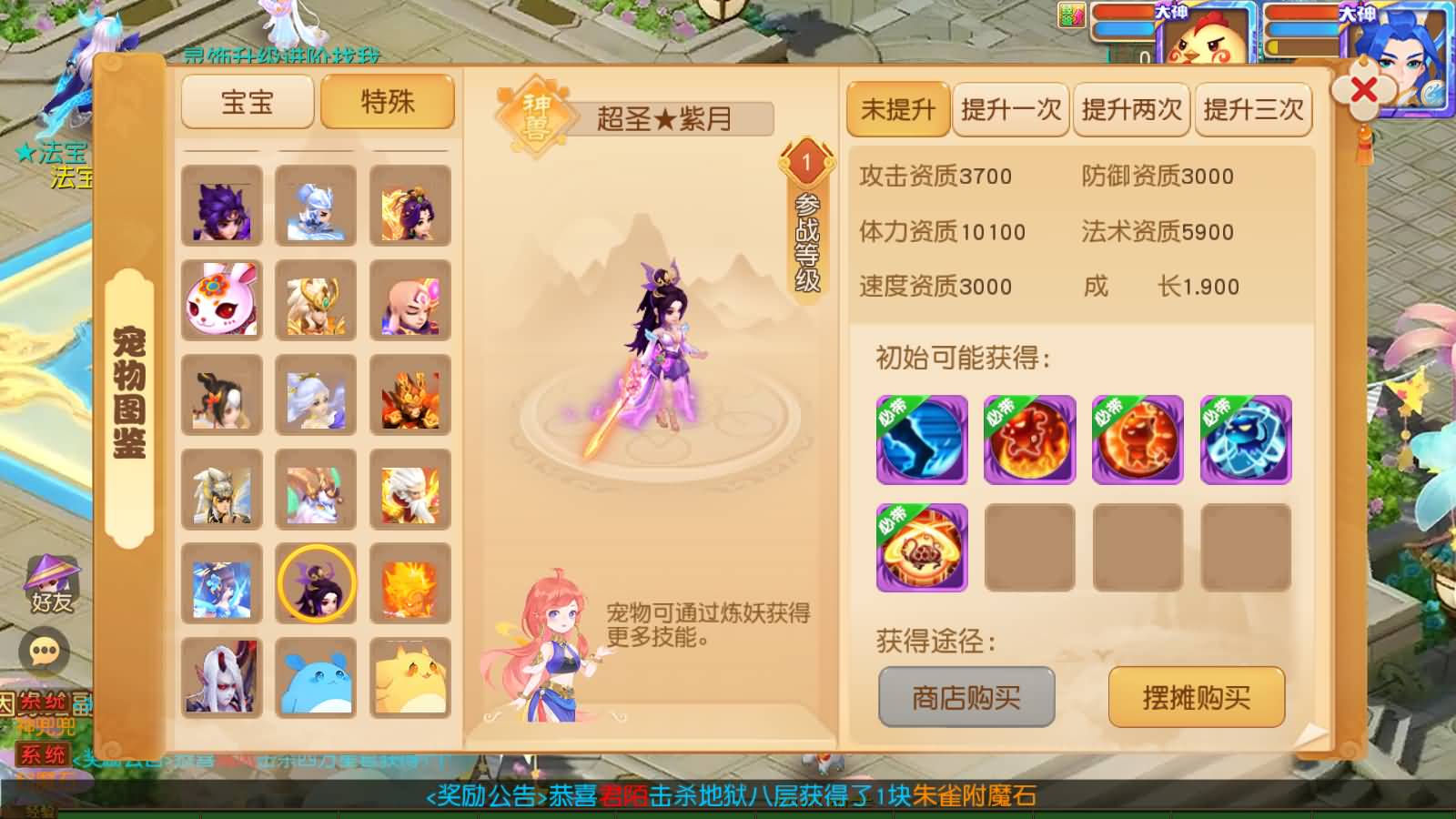Click the 提升两次 stage selector
1456x819 pixels.
coord(1132,111)
